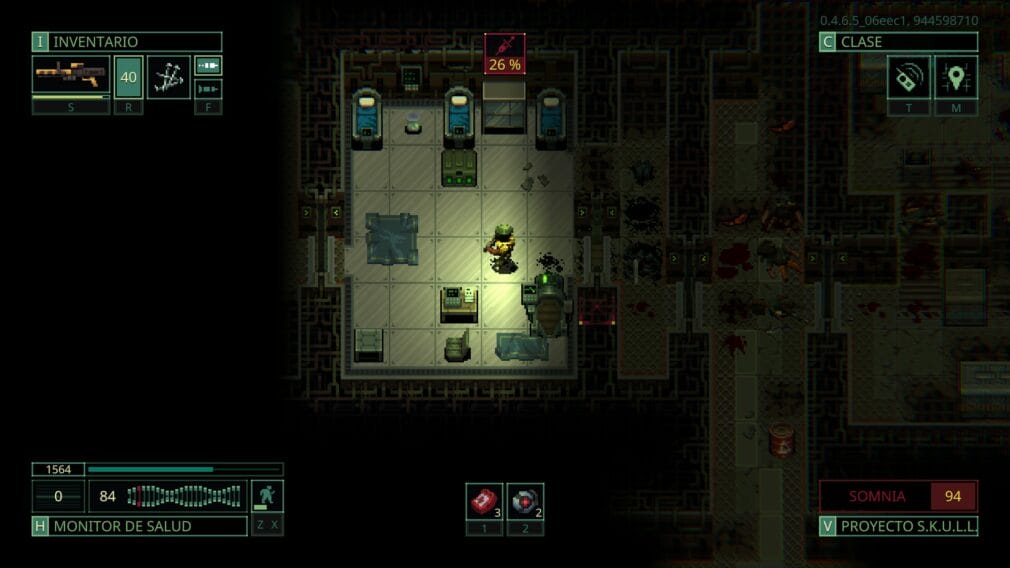Choose the highlighted upper fire mode icon
1010x568 pixels.
(x=208, y=66)
